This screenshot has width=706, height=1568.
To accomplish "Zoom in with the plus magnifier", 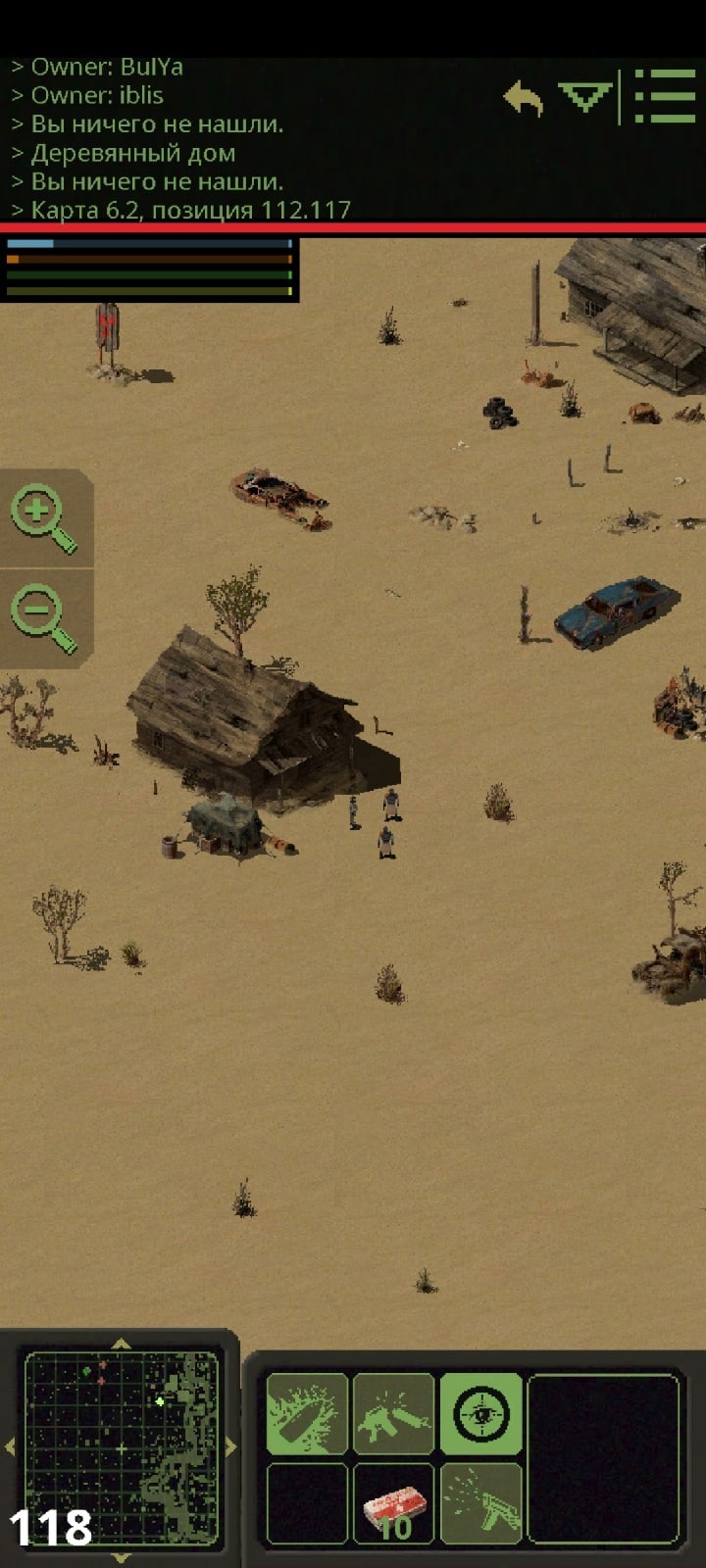I will coord(43,518).
